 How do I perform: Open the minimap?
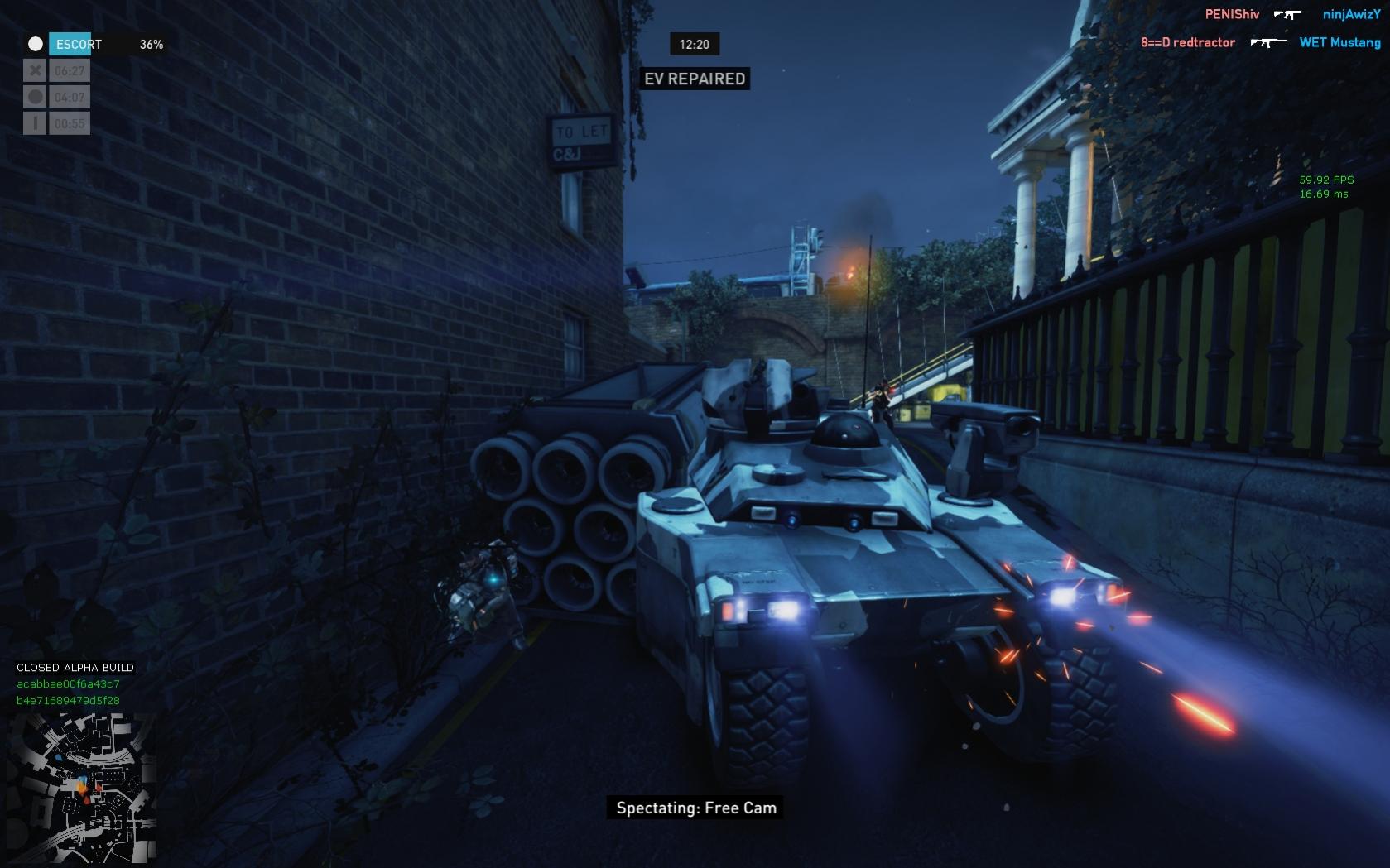(82, 787)
